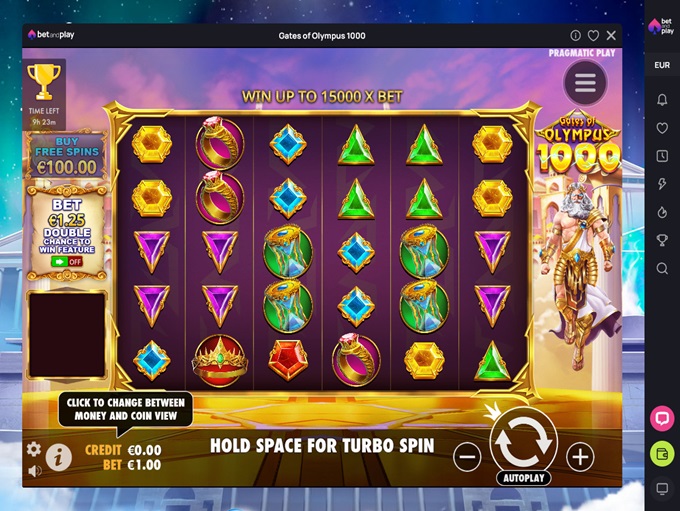This screenshot has height=511, width=680.
Task: Increase the bet with the plus button
Action: (580, 457)
